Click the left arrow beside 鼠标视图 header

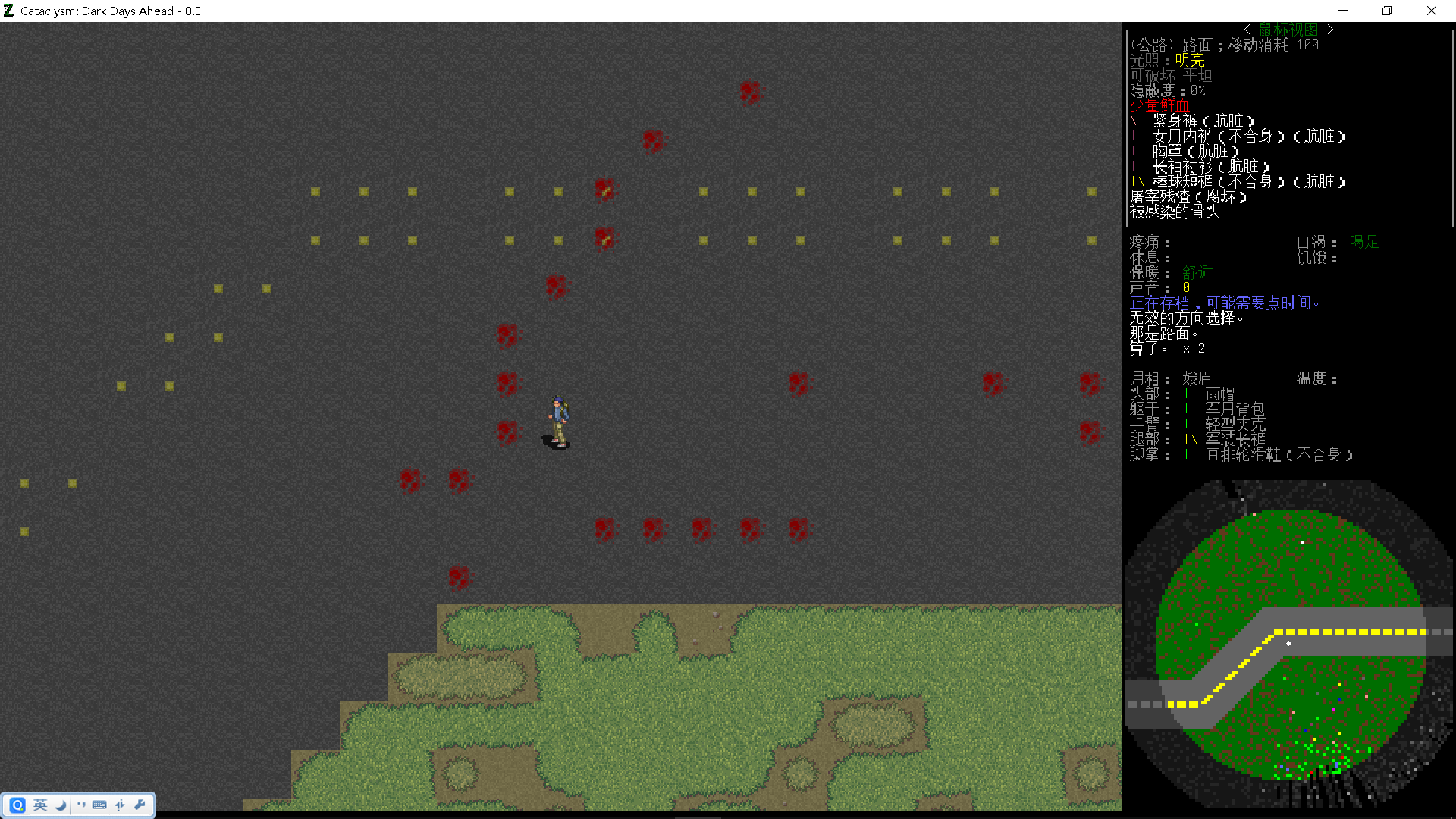(x=1247, y=29)
